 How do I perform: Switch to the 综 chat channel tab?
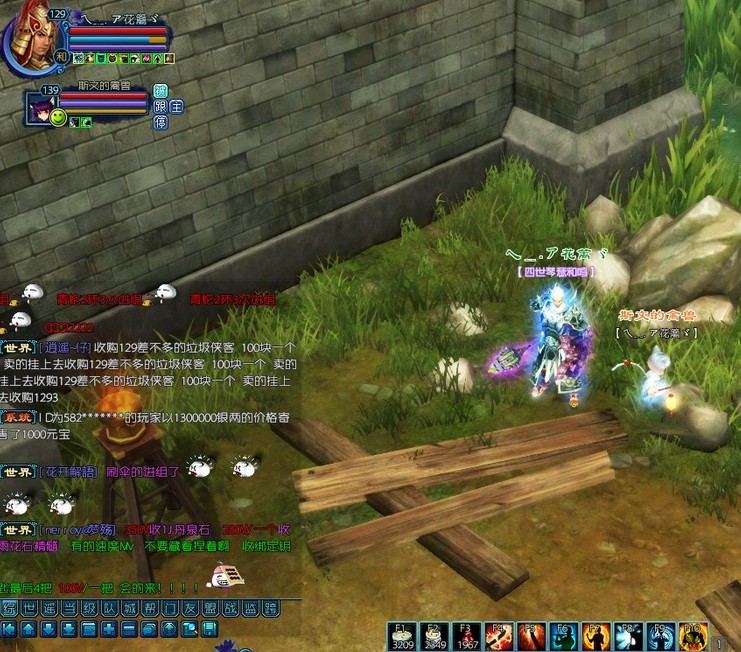point(10,609)
